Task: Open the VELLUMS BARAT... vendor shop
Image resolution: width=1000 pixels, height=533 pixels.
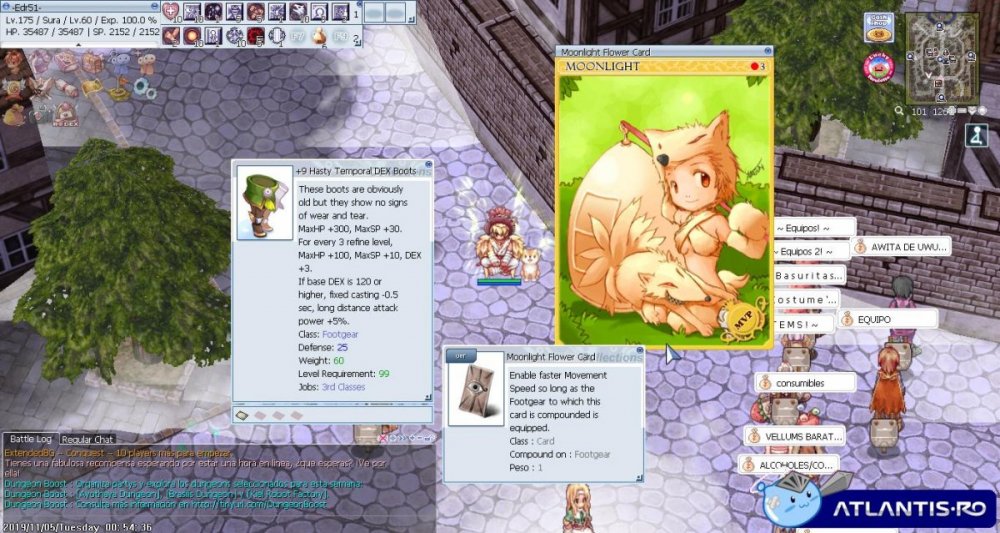Action: coord(794,436)
